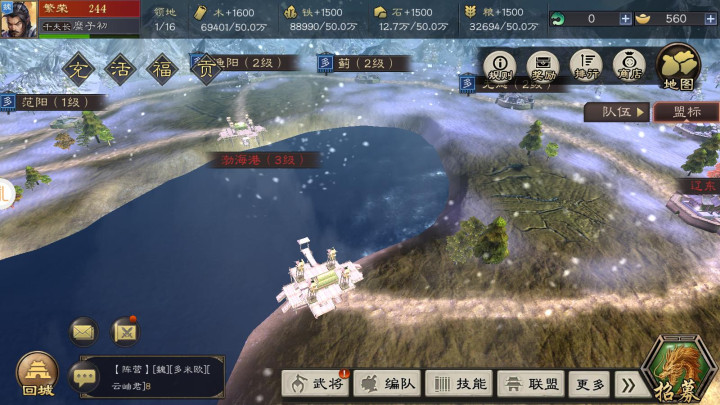Show 更多 more options
This screenshot has height=405, width=720.
tap(591, 384)
